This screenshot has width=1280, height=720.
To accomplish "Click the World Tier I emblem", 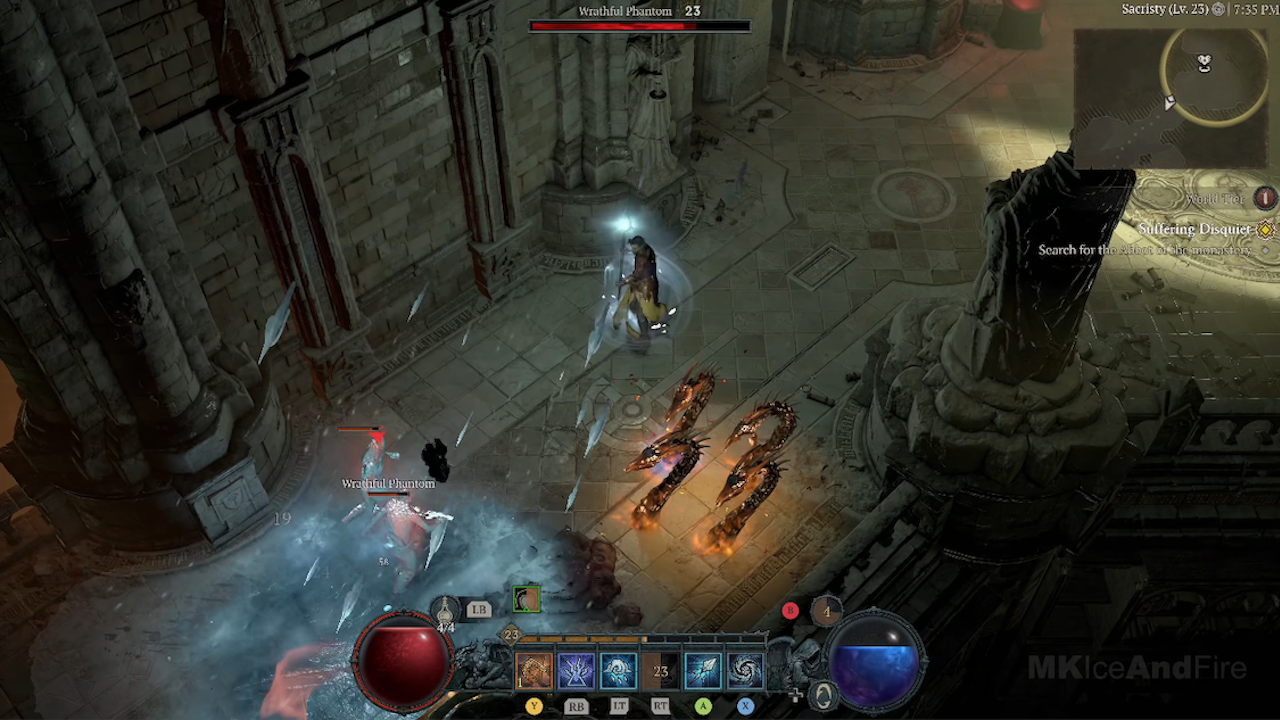I will [1265, 200].
